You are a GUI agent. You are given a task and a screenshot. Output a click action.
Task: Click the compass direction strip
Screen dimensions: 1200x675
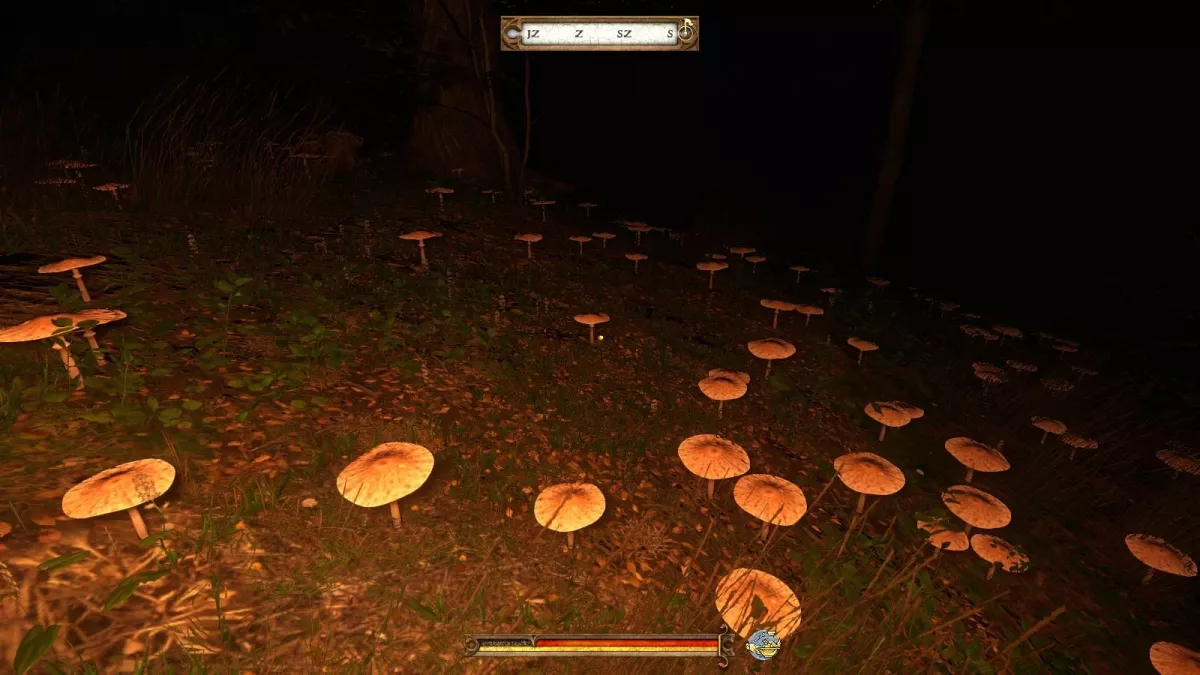click(x=599, y=34)
